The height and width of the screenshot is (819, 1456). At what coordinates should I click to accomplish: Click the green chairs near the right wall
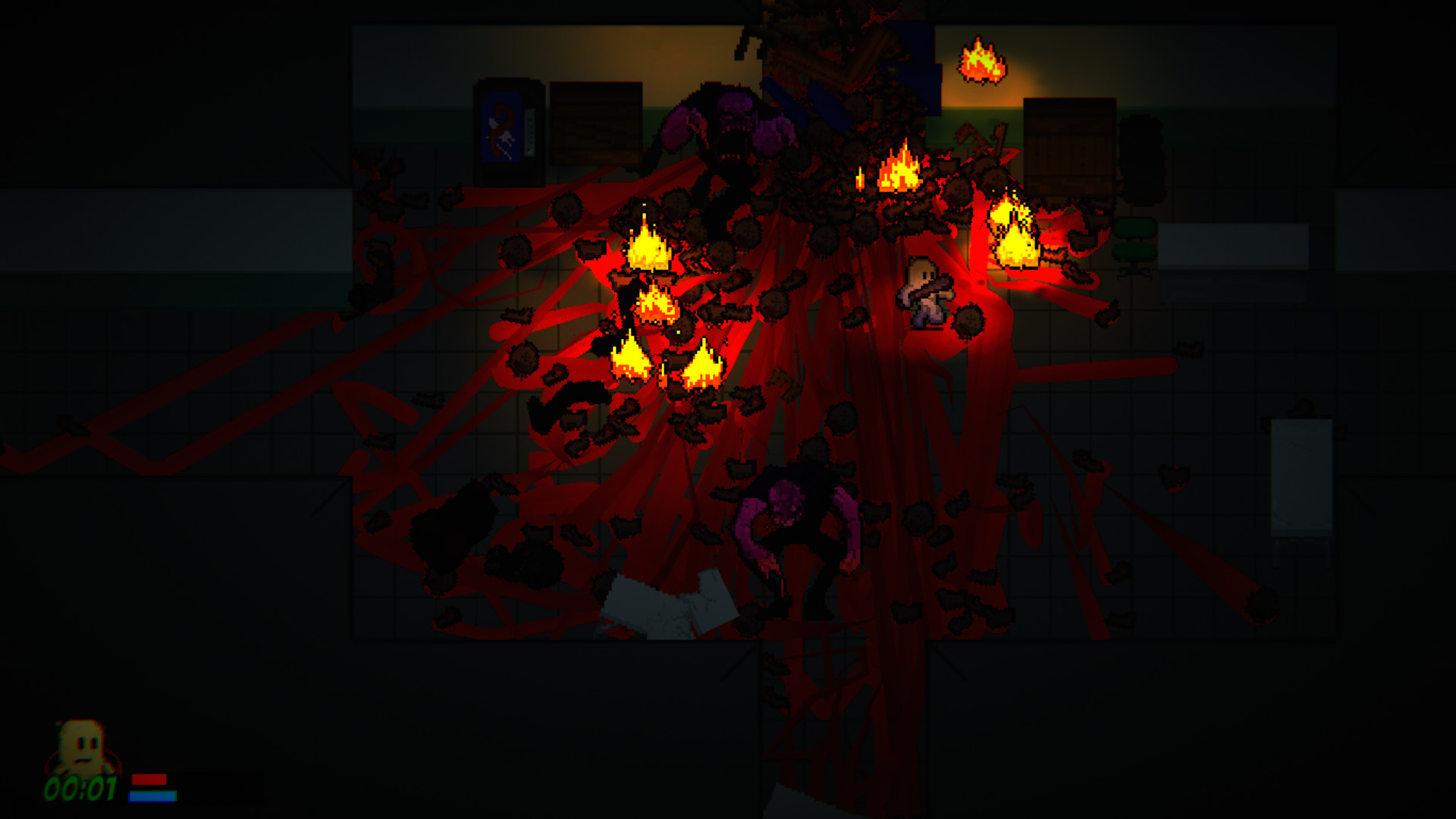point(1134,235)
